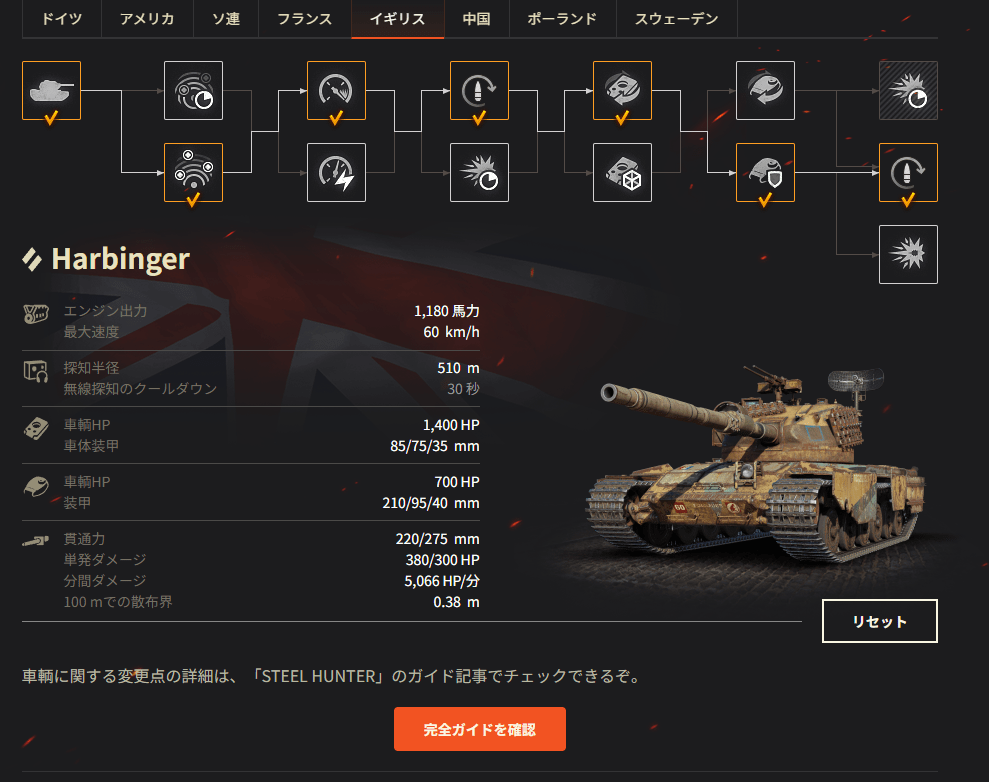Click the リセット reset button
989x782 pixels.
point(879,621)
